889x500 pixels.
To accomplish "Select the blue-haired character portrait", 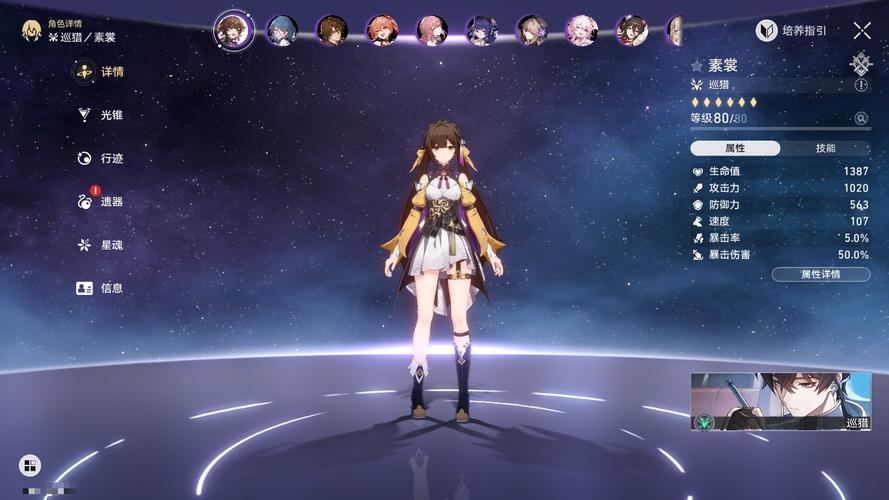I will click(282, 31).
